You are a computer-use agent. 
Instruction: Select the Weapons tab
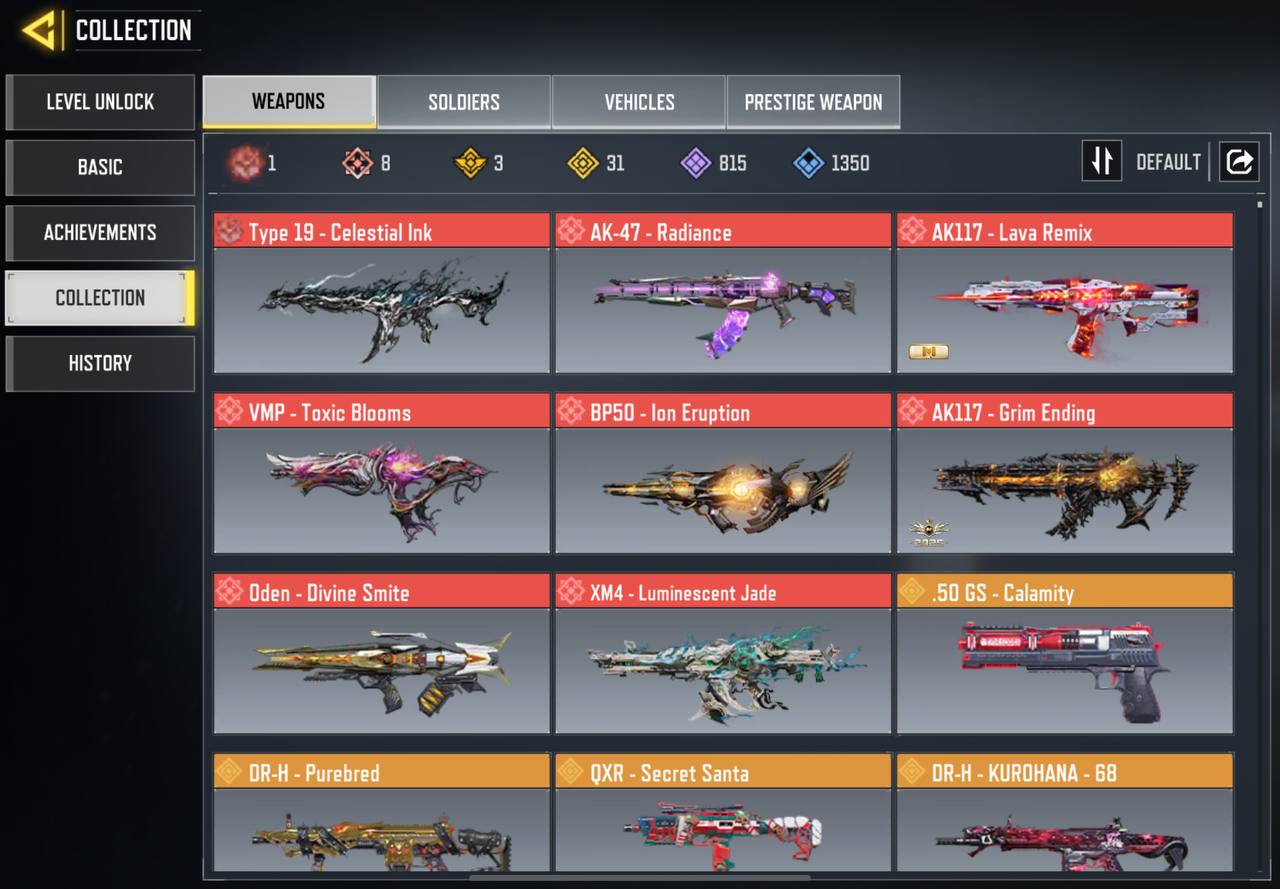tap(288, 102)
